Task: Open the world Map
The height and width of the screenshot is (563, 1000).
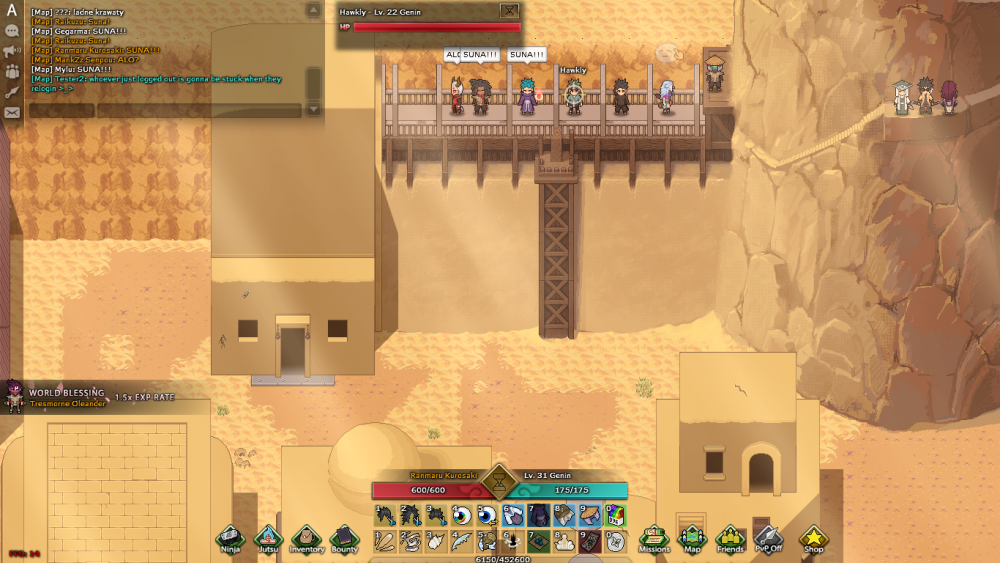Action: tap(692, 539)
